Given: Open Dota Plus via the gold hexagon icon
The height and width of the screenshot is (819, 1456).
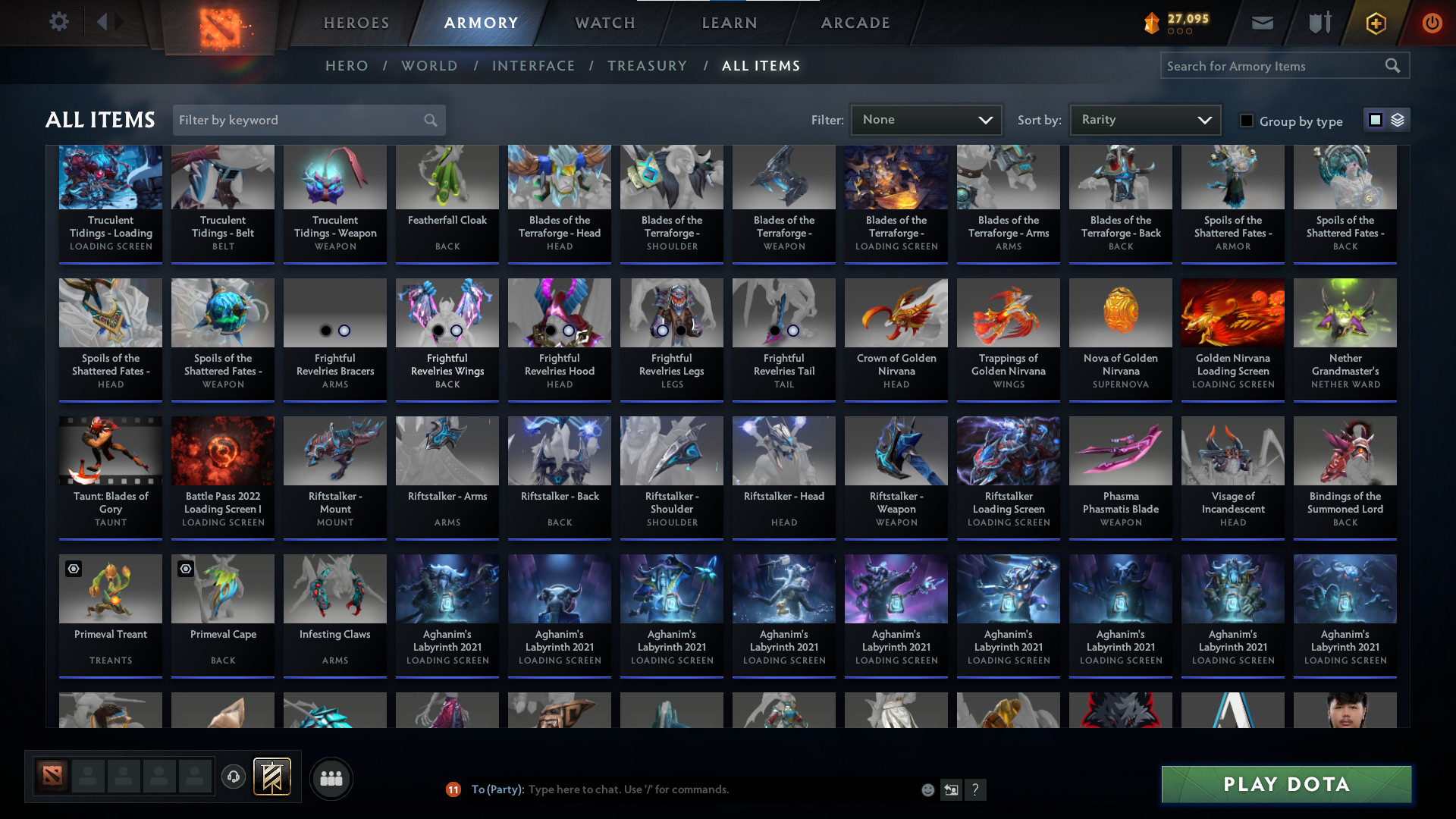Looking at the screenshot, I should 1375,23.
